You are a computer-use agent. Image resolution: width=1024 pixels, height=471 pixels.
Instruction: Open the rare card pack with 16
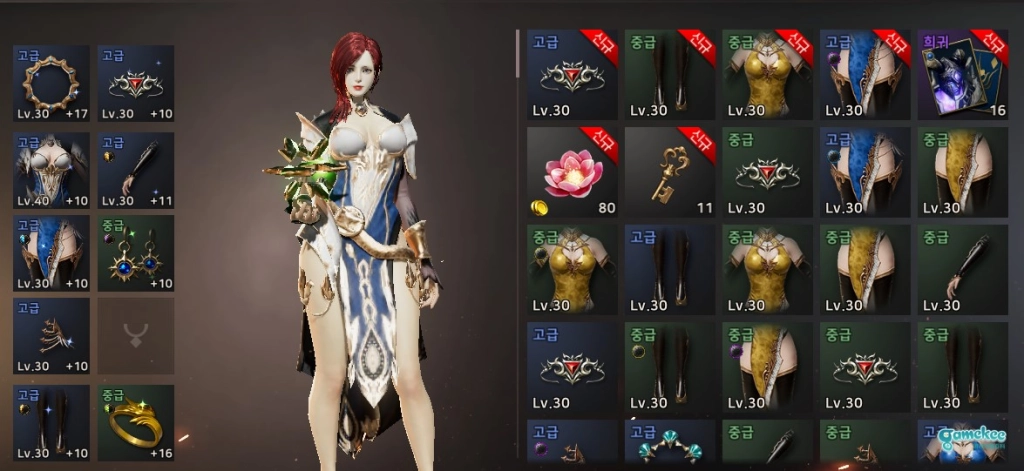963,75
